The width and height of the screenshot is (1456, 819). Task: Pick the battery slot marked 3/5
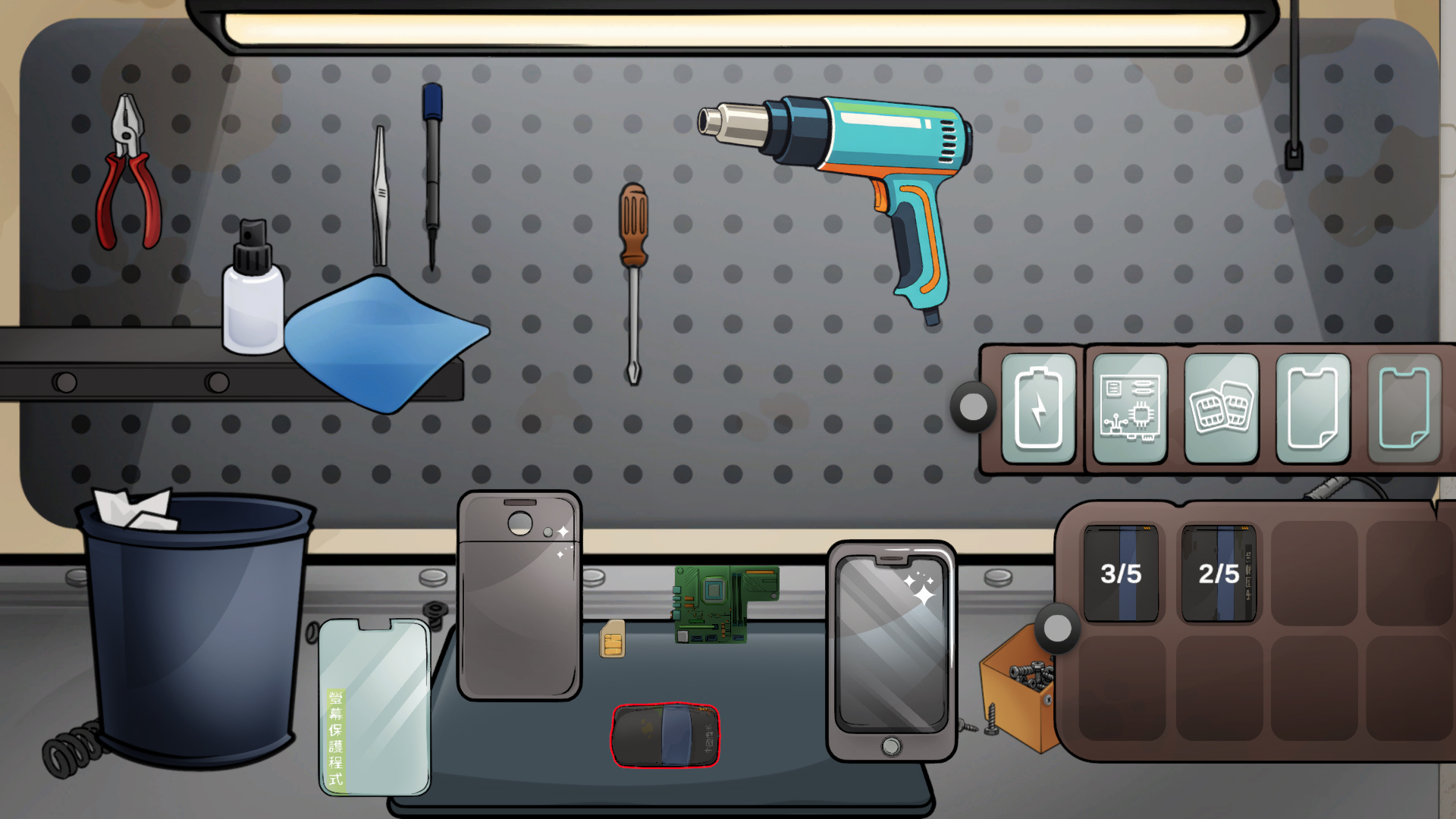click(x=1121, y=573)
